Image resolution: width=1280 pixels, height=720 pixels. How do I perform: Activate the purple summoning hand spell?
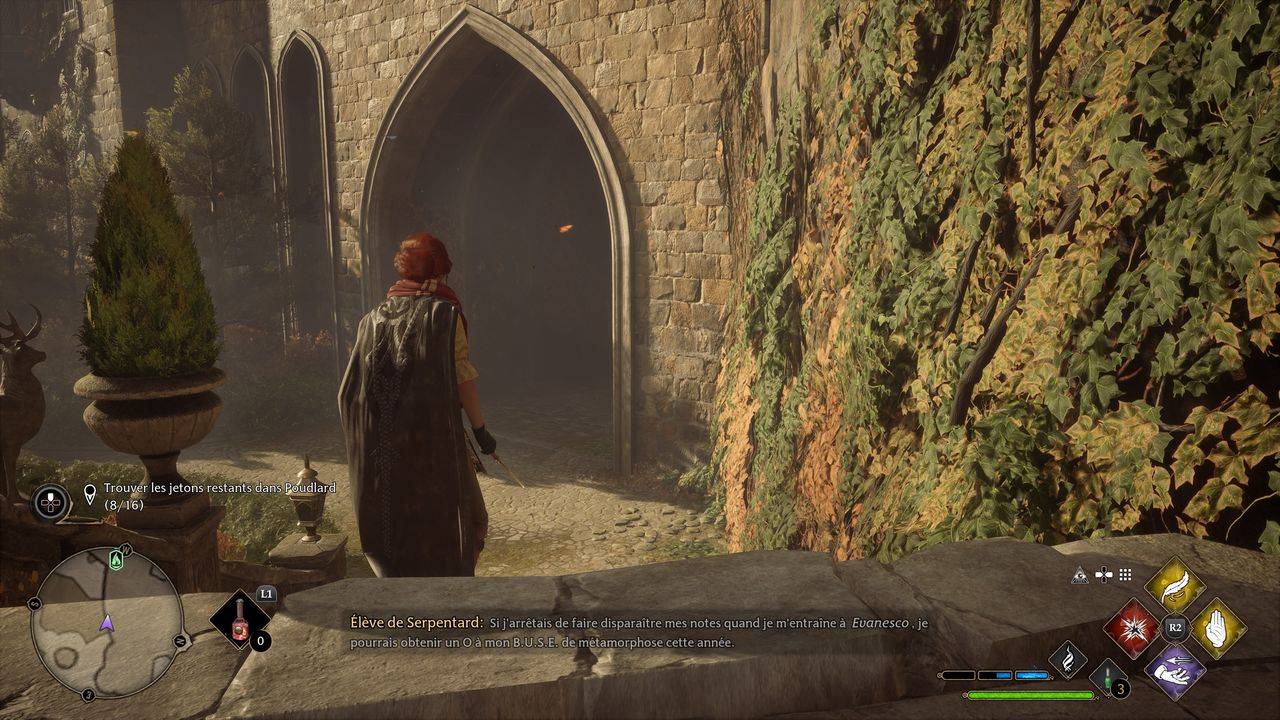coord(1174,670)
